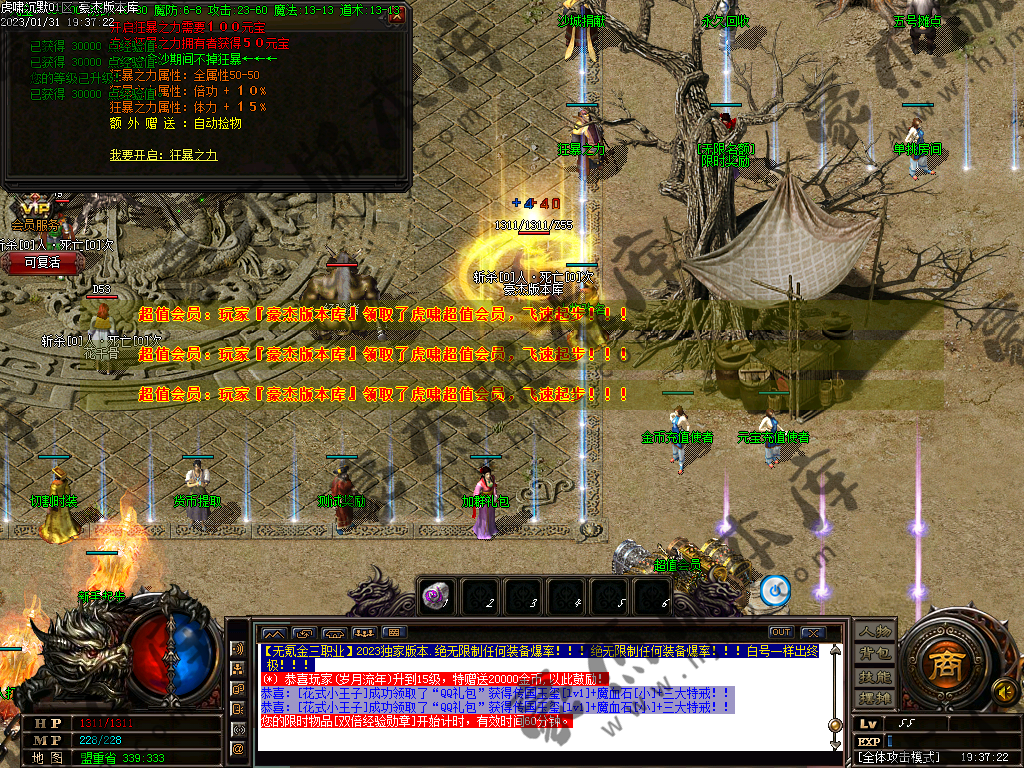Click the red 可复活 button

pyautogui.click(x=42, y=262)
